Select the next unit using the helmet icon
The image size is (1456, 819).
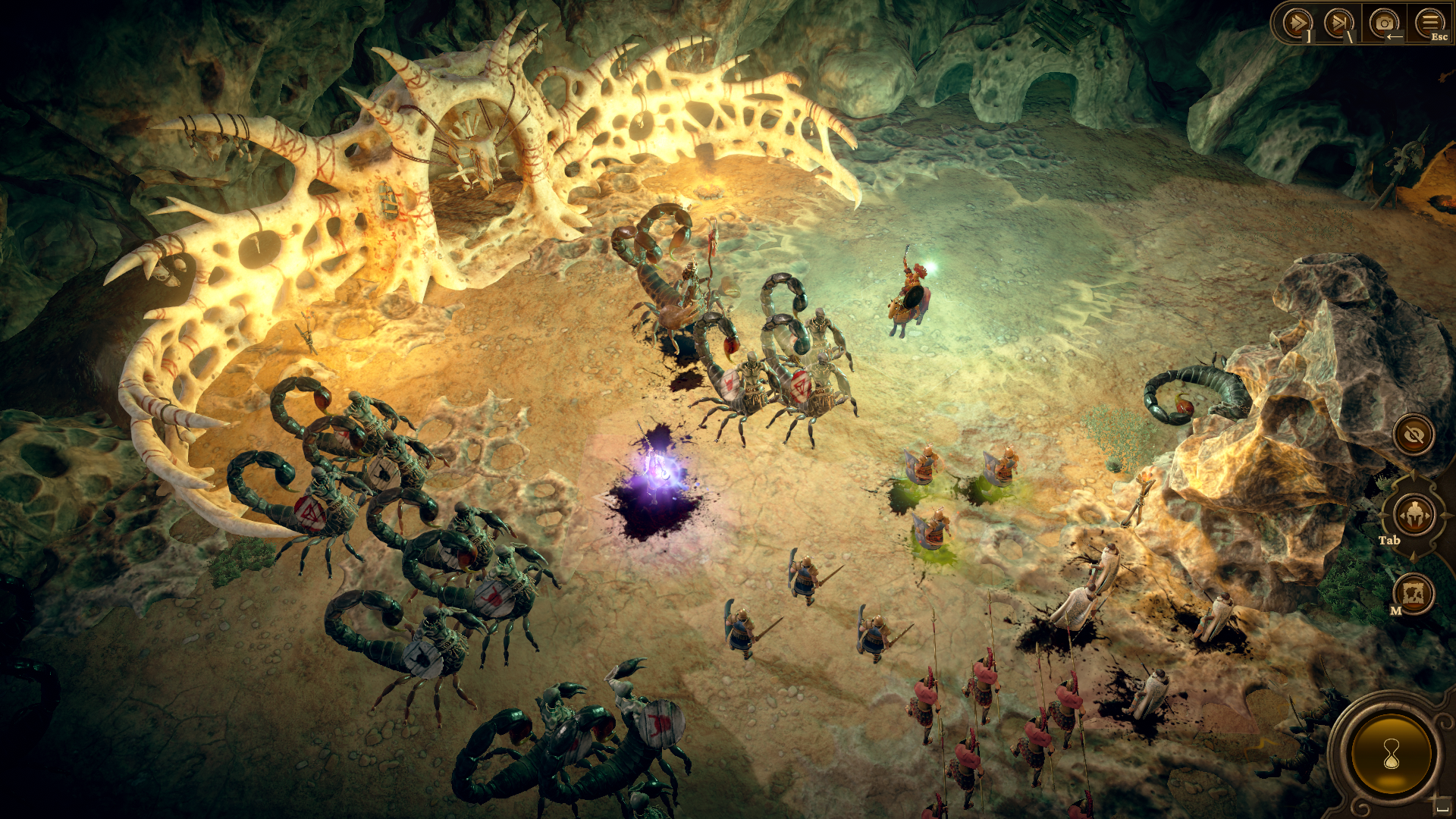pos(1414,514)
